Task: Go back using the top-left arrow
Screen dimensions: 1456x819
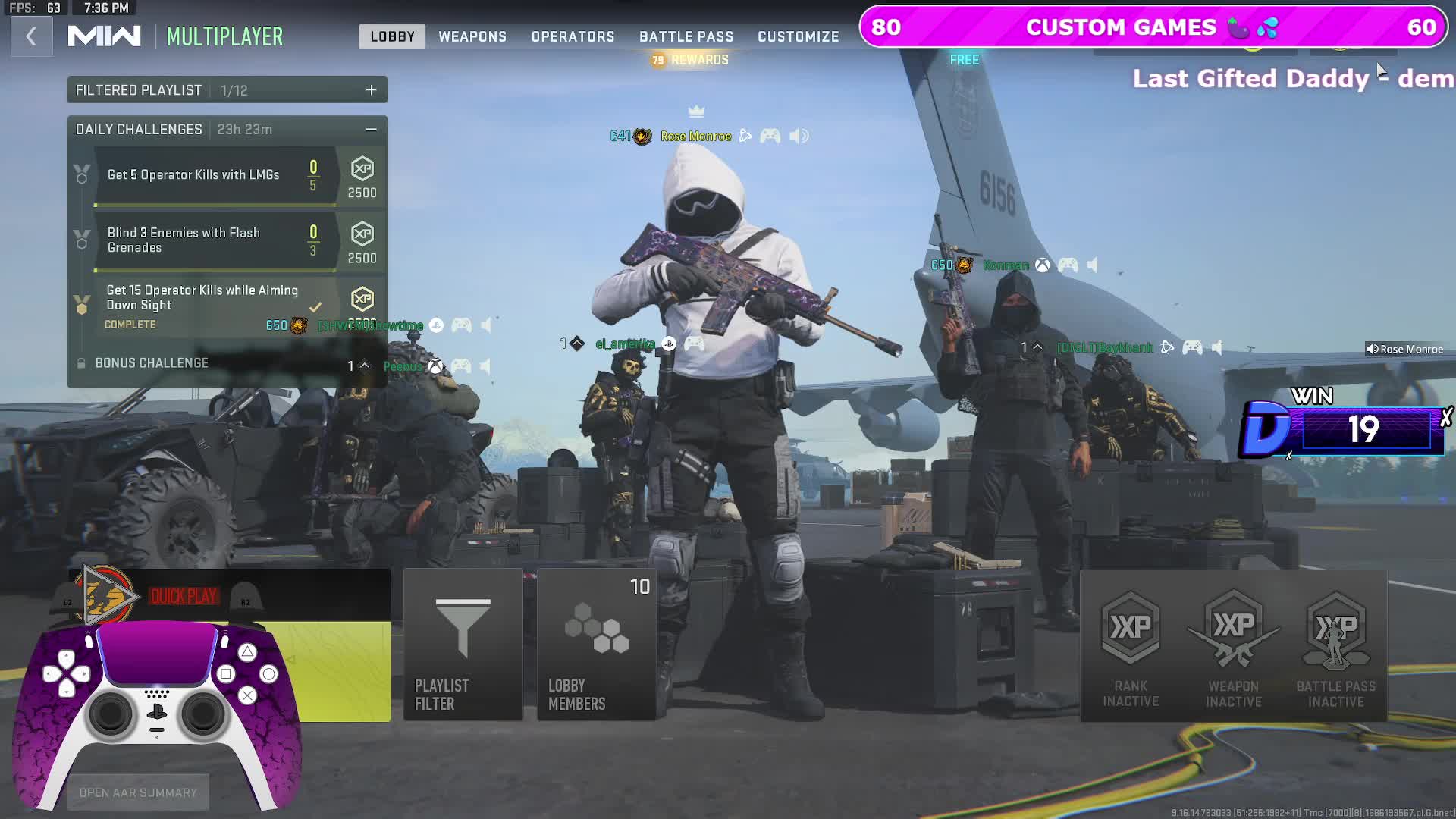Action: 31,36
